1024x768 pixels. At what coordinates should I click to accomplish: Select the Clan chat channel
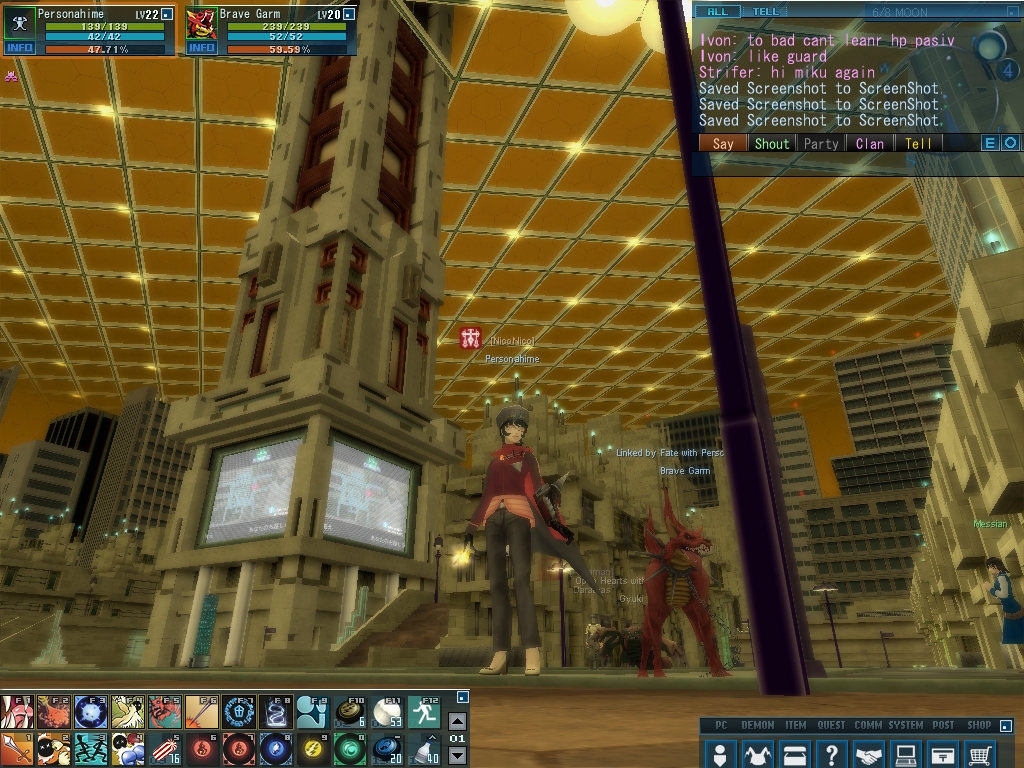[x=870, y=144]
